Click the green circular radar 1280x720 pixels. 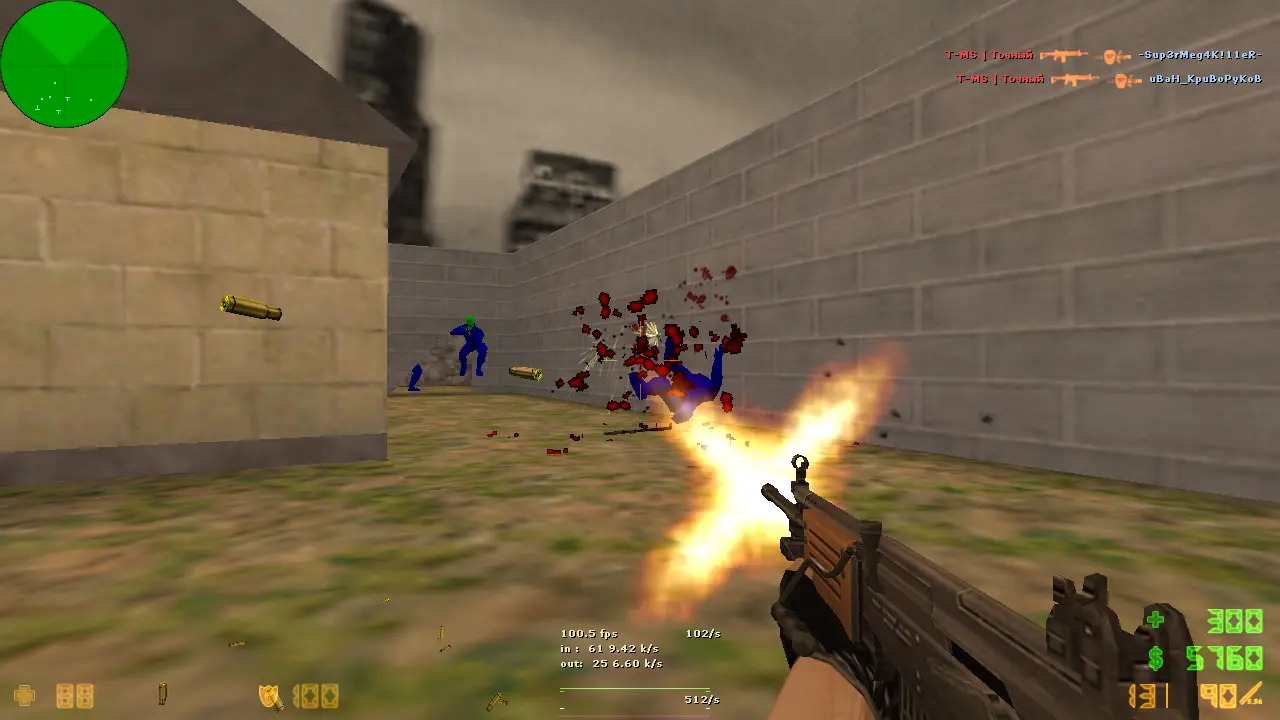coord(64,64)
